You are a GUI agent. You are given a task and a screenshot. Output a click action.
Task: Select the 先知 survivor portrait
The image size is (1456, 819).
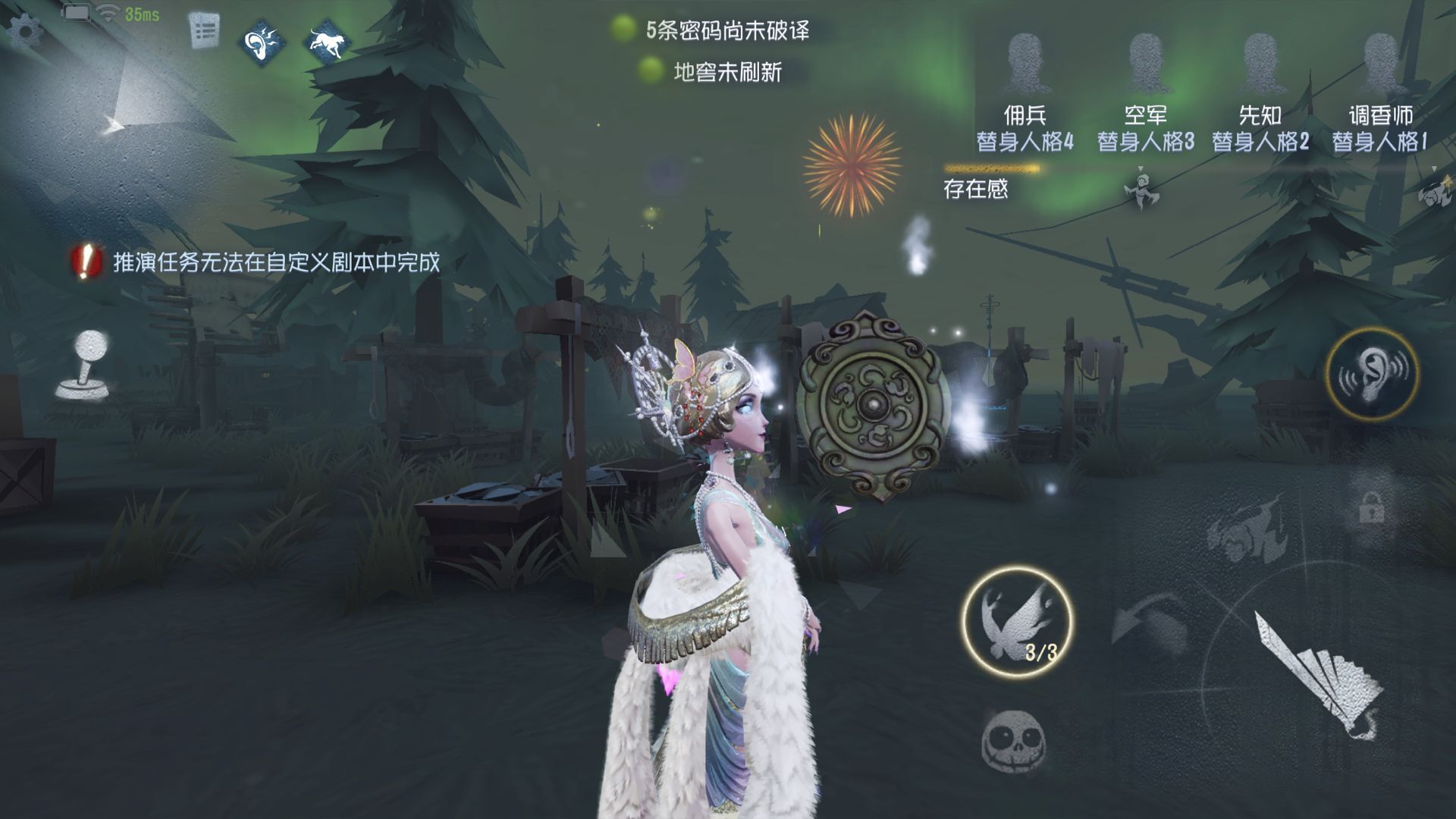click(1260, 61)
